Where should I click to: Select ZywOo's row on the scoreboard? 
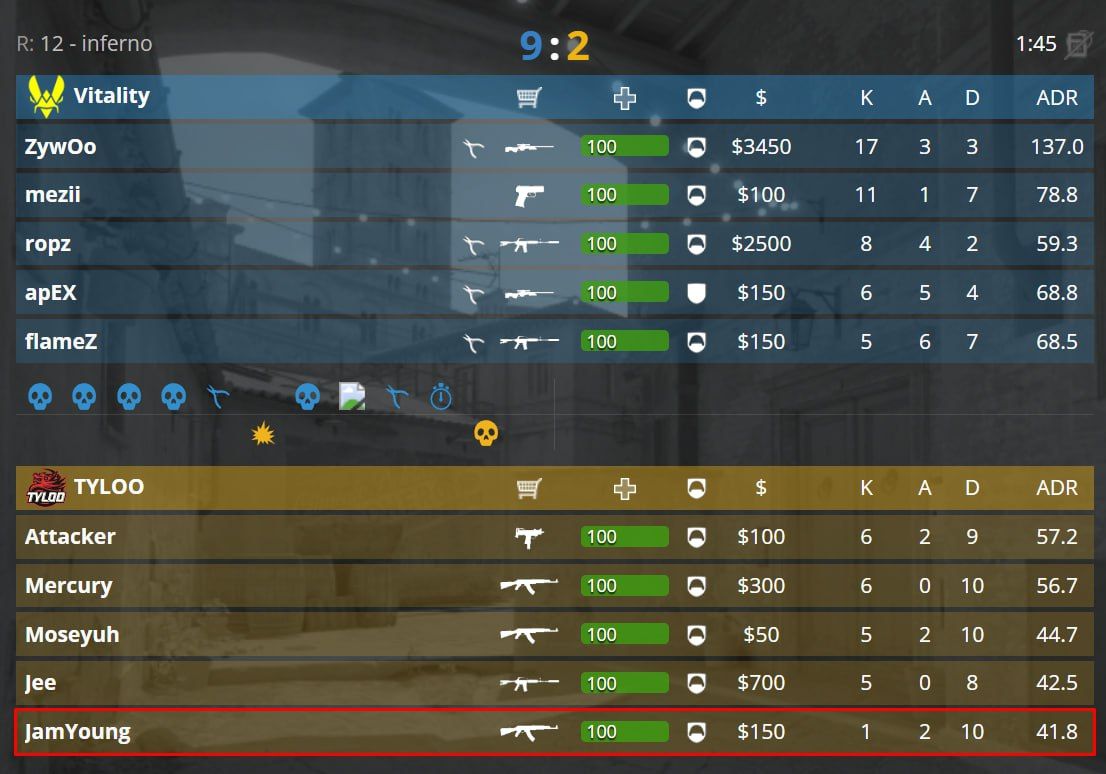click(x=61, y=147)
